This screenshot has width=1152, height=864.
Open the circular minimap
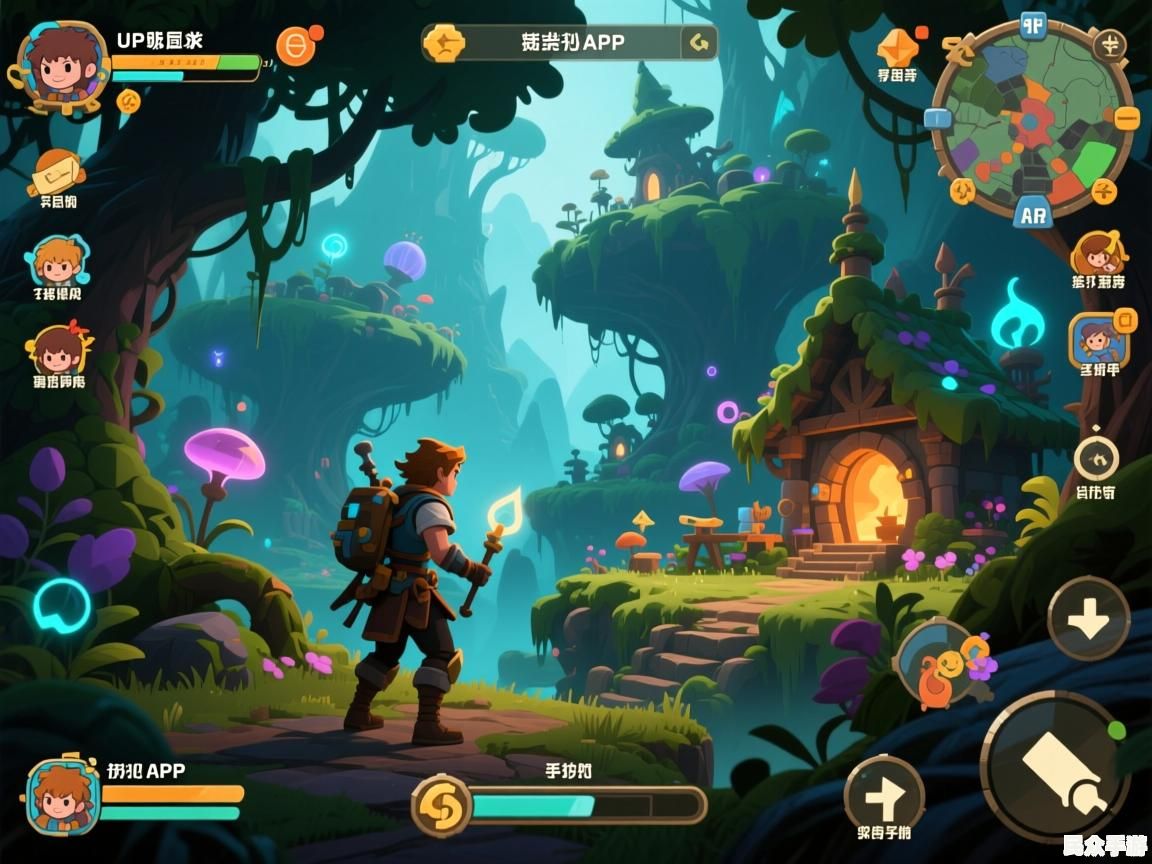(x=1031, y=118)
